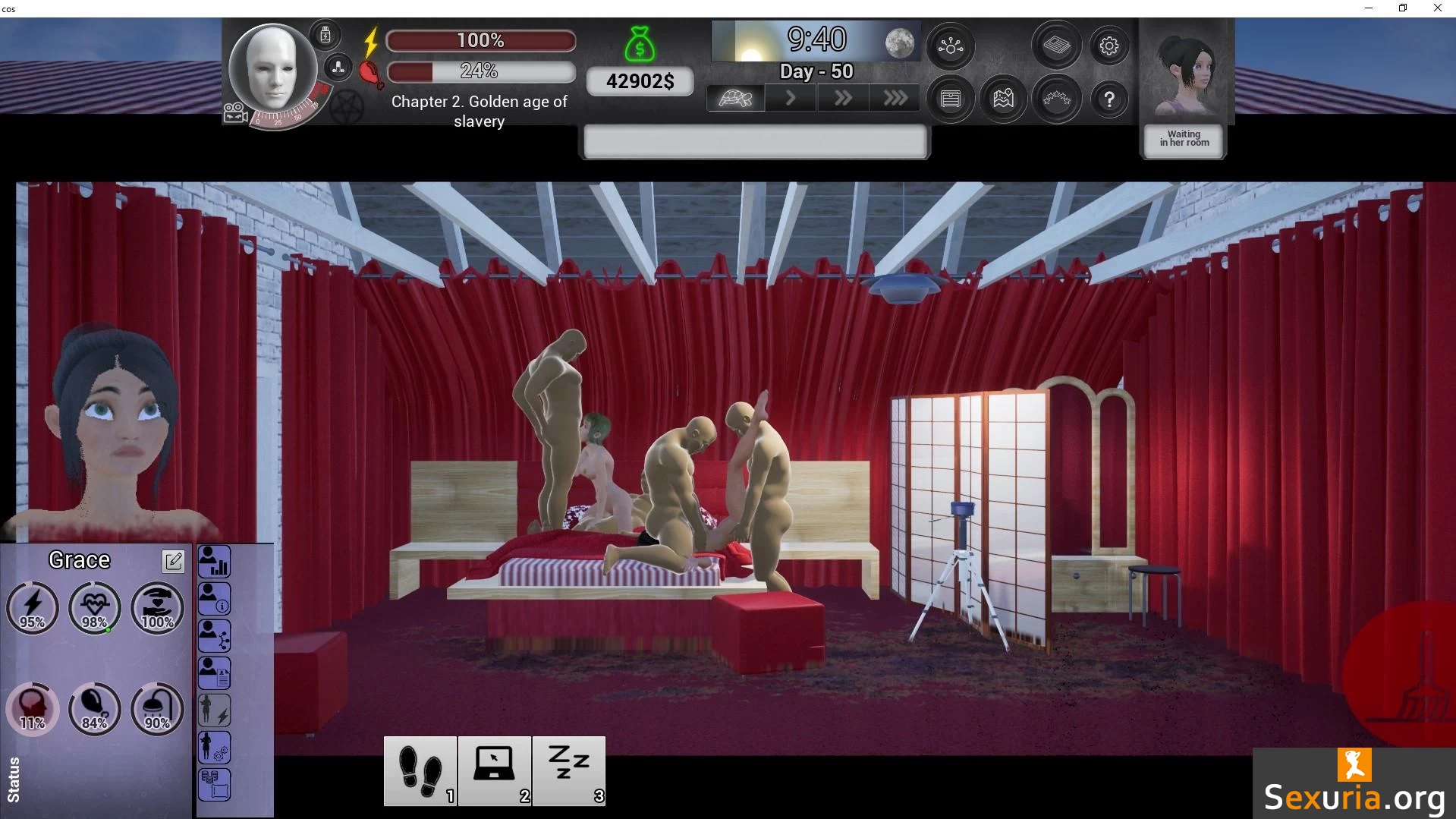Open the stacked book journal icon
Viewport: 1456px width, 819px height.
pyautogui.click(x=1055, y=46)
